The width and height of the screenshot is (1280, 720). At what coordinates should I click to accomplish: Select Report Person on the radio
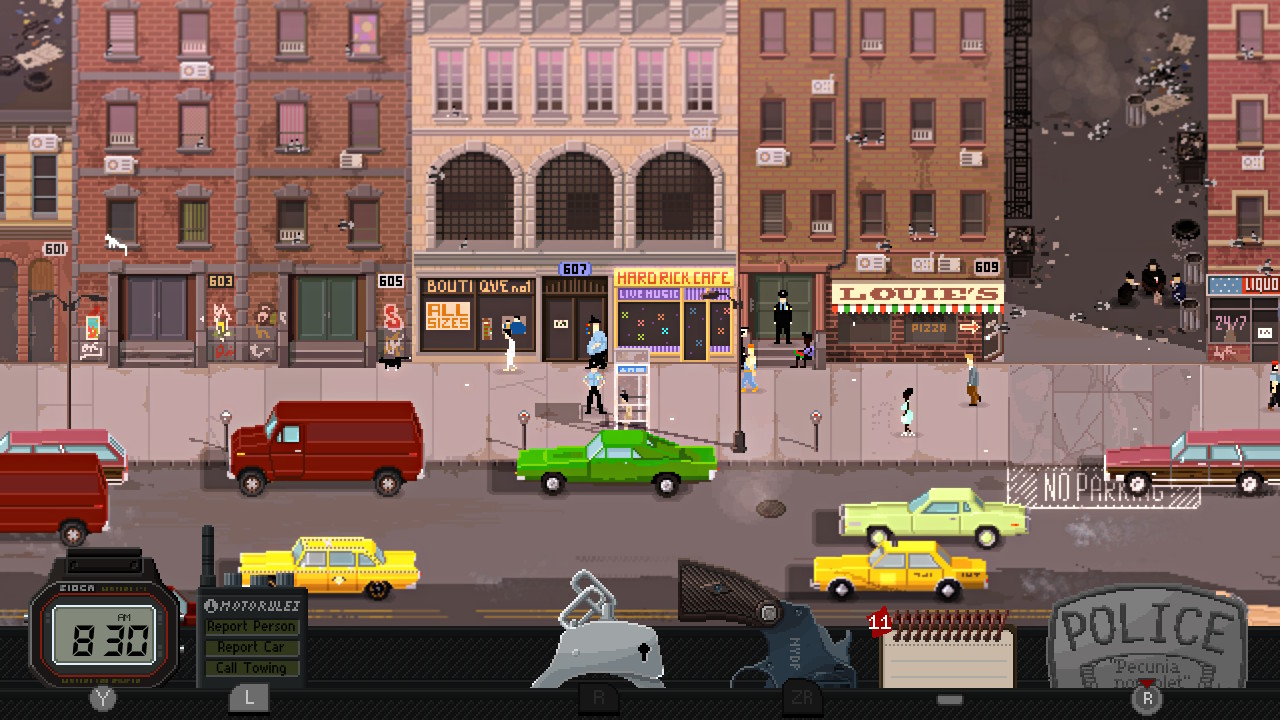click(251, 626)
